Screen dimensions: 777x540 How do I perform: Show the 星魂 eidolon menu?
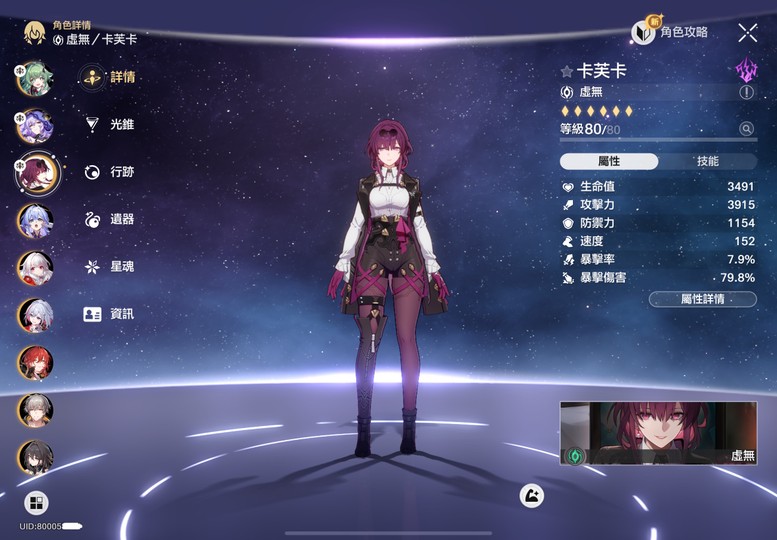(x=110, y=267)
